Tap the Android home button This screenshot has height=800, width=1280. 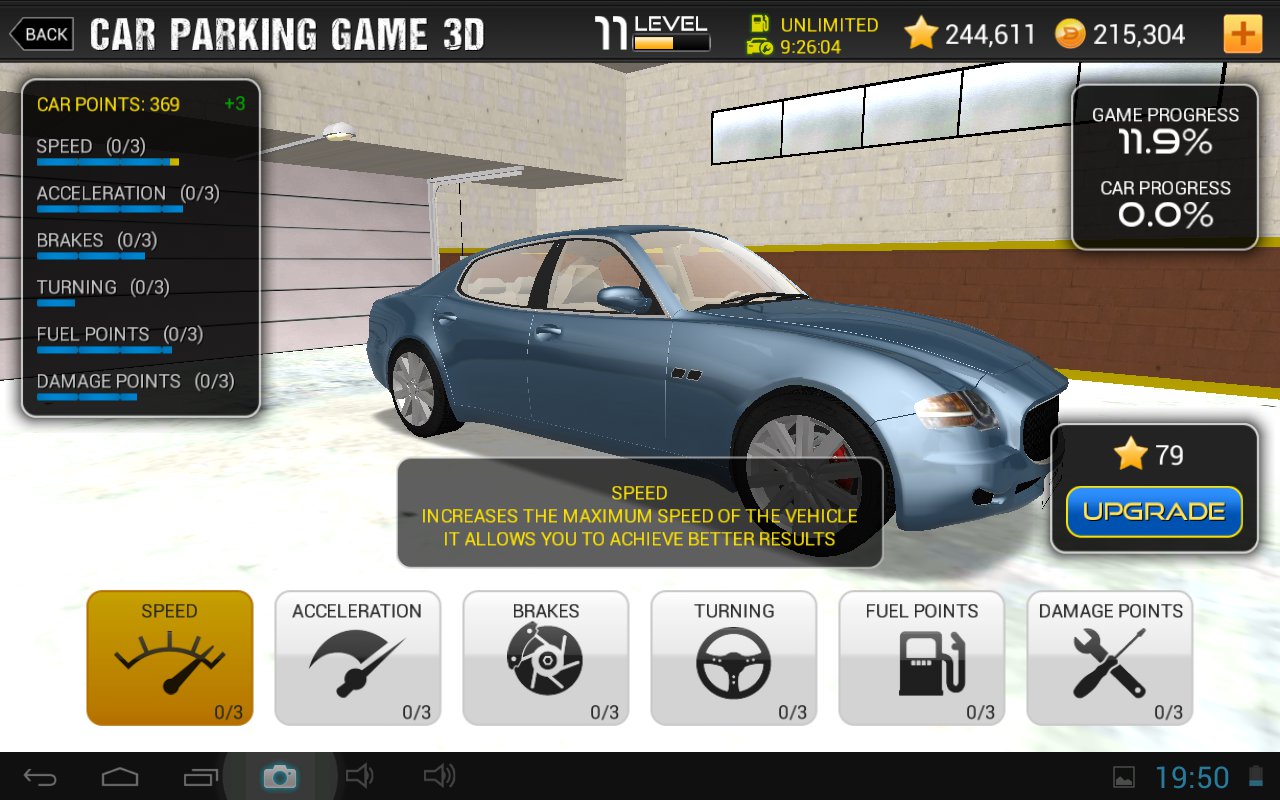tap(120, 777)
